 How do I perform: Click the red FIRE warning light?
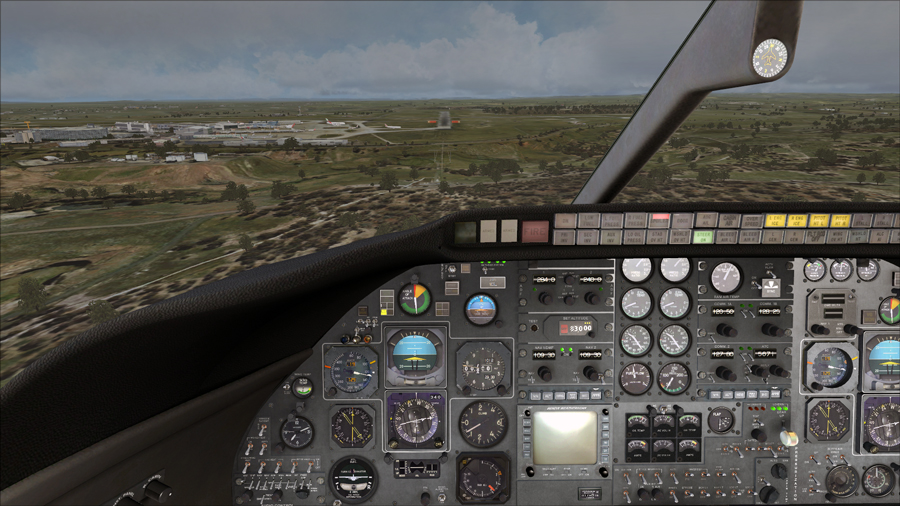pos(535,231)
